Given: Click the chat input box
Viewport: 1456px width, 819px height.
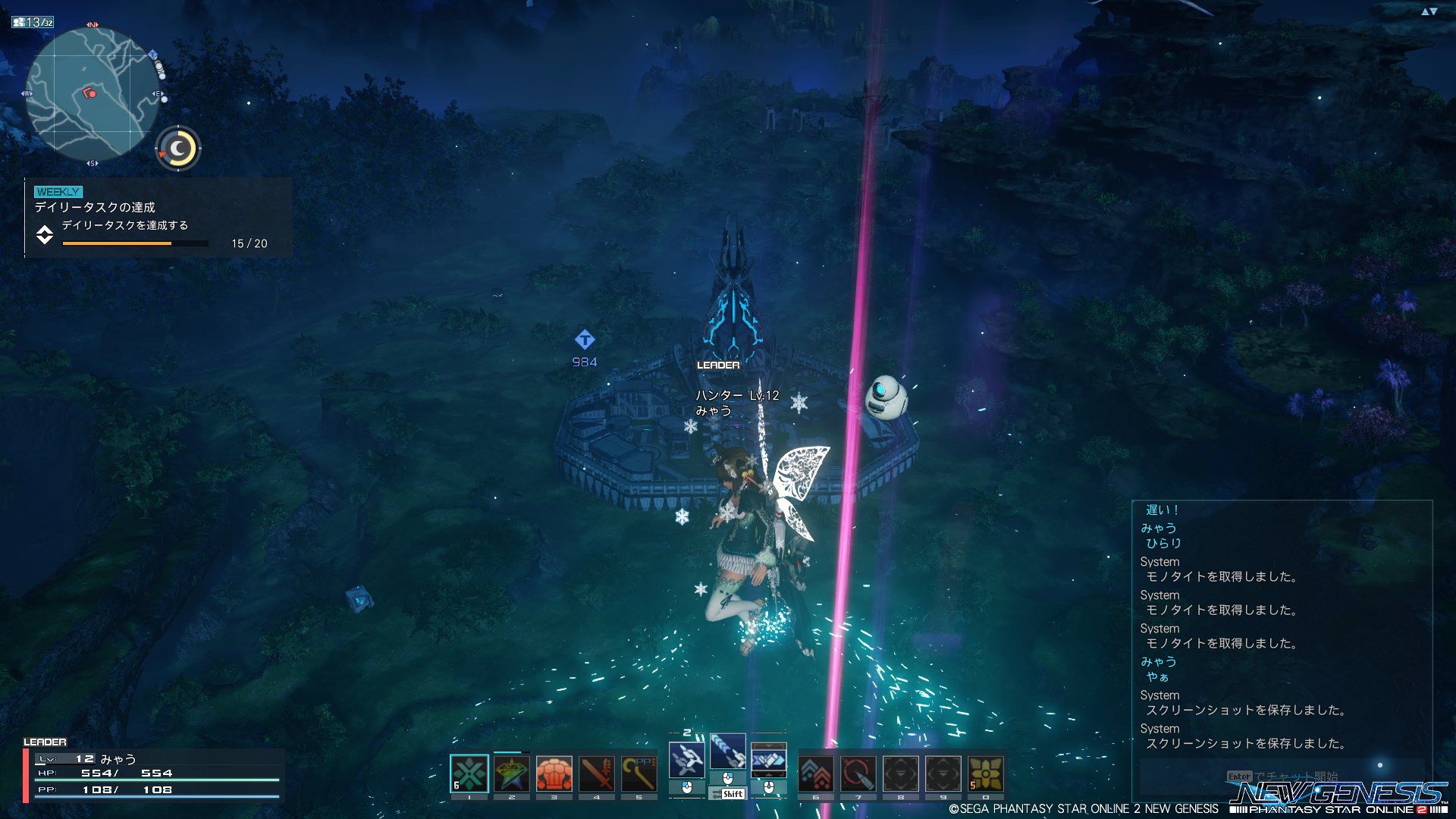Looking at the screenshot, I should click(x=1282, y=777).
